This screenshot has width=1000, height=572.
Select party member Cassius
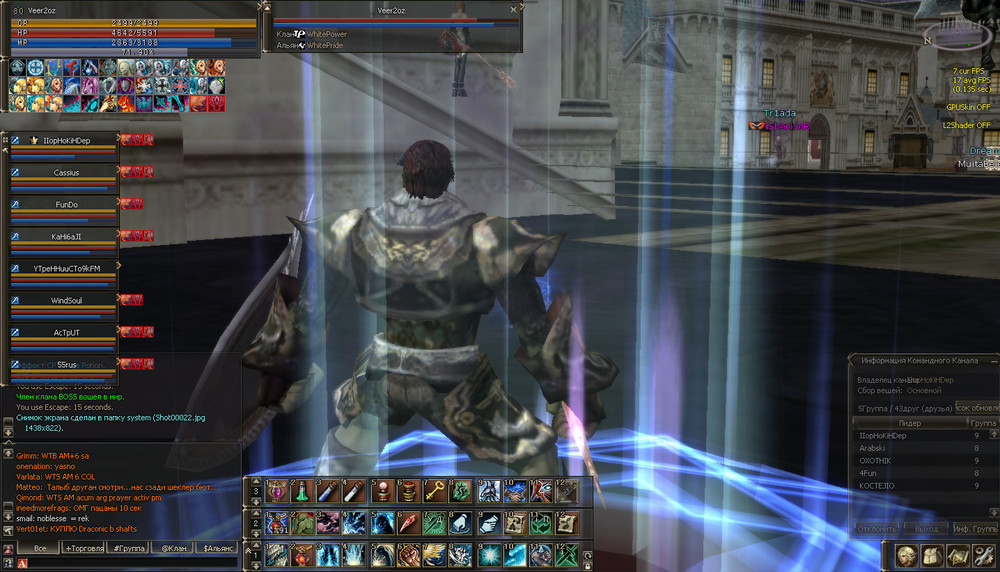[66, 173]
